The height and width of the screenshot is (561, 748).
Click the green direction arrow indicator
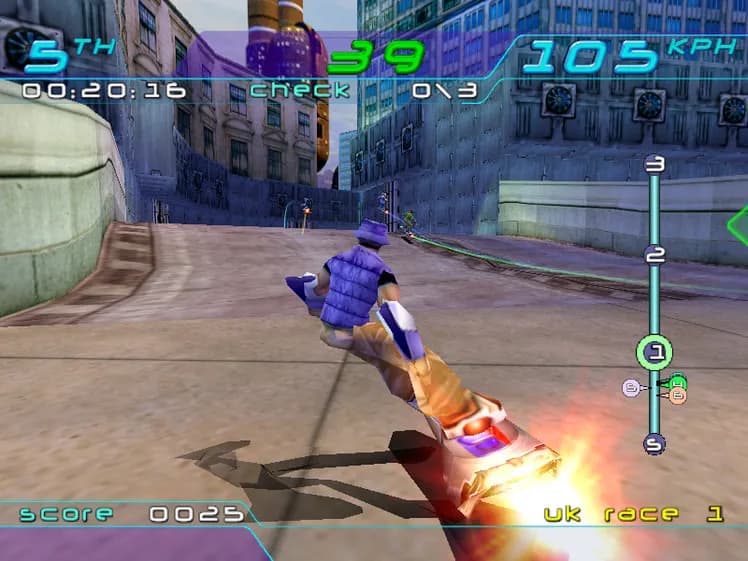click(738, 226)
